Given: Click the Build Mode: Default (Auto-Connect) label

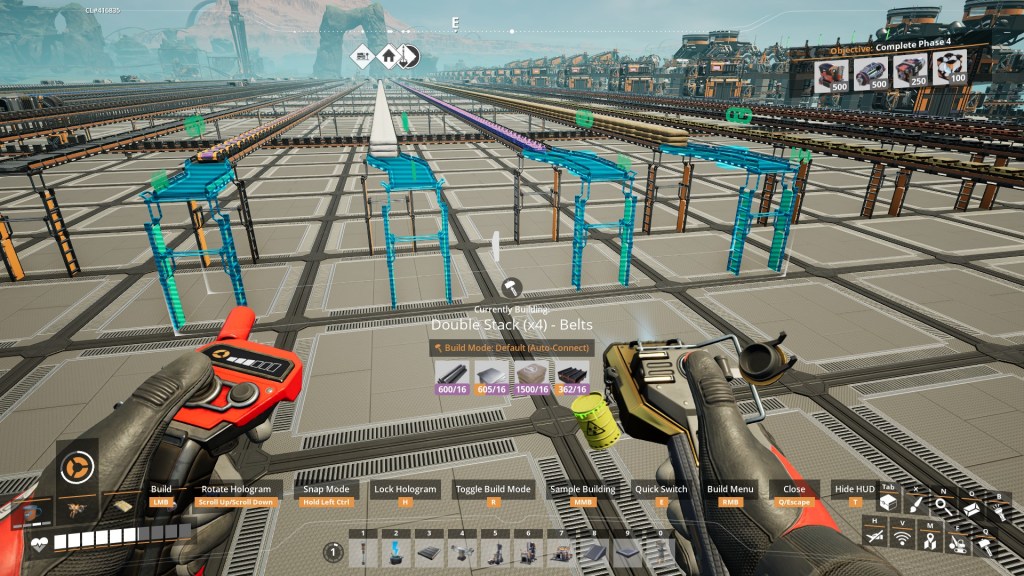Looking at the screenshot, I should tap(512, 348).
